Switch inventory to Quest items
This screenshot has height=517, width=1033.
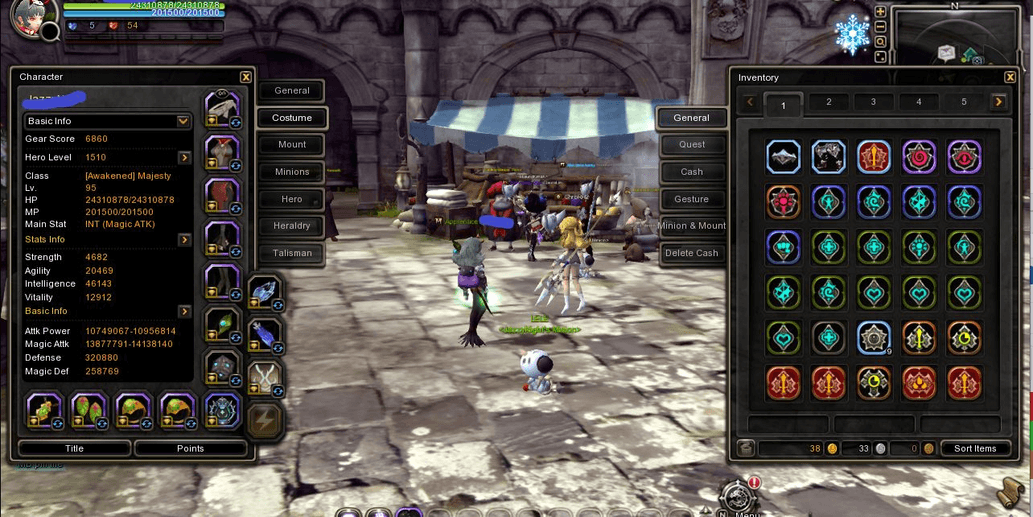point(692,145)
